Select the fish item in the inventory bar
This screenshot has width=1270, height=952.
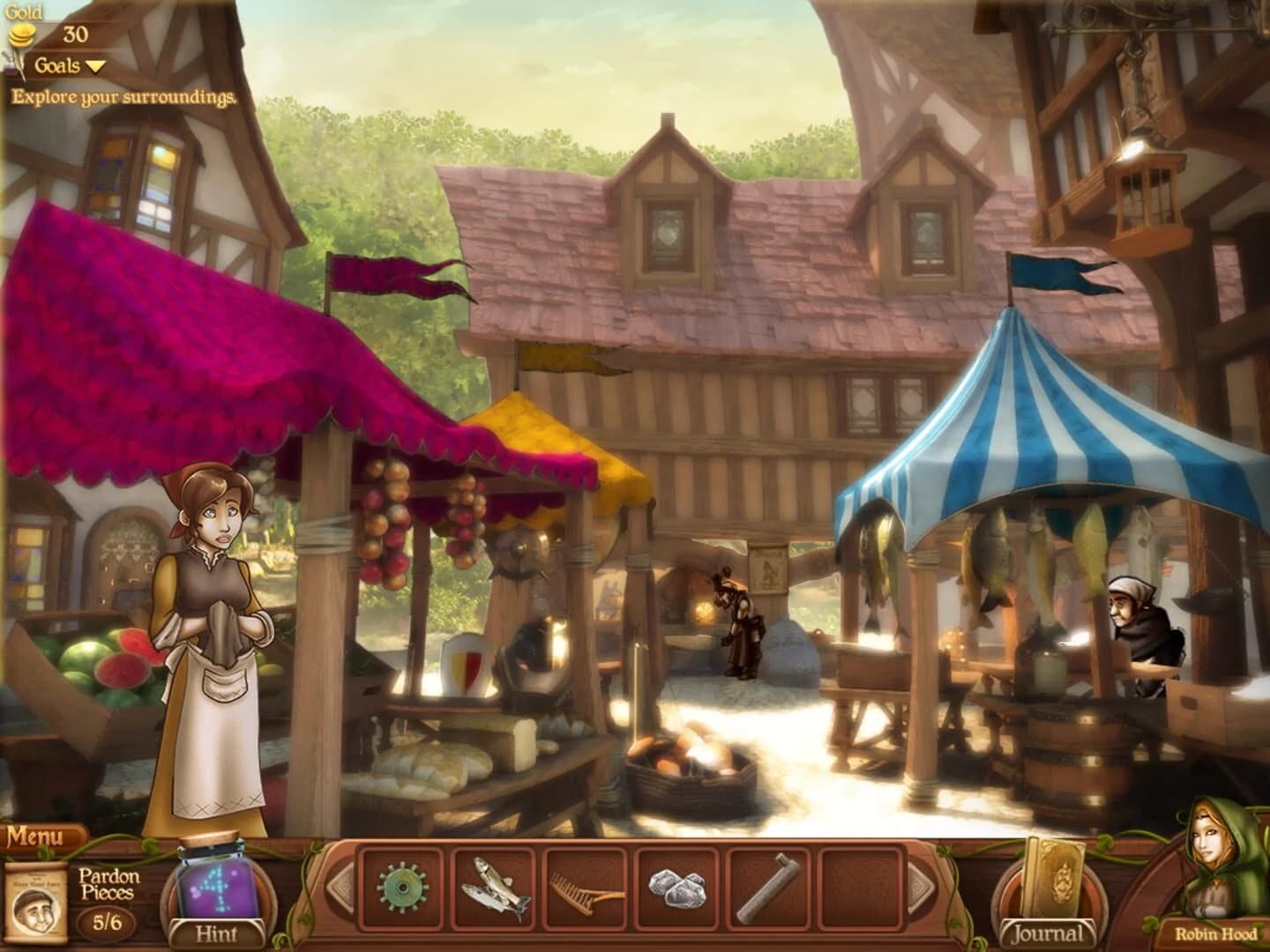point(494,886)
